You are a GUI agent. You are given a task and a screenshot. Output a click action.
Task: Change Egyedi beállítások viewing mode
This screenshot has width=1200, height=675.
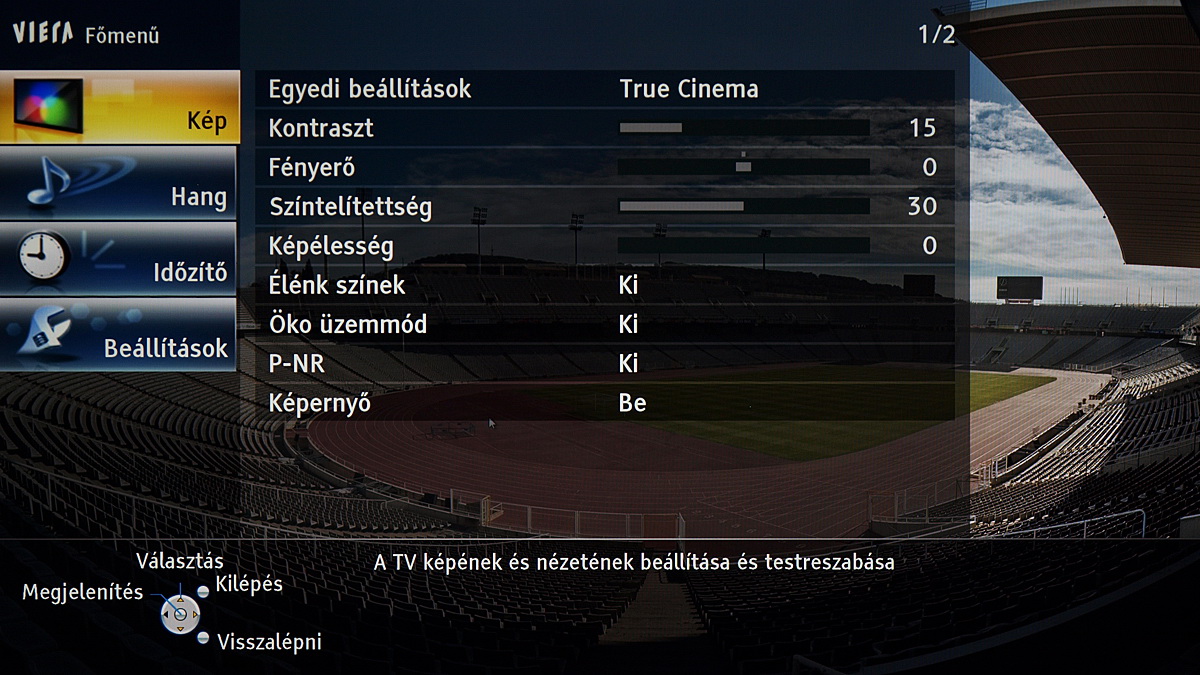(689, 89)
